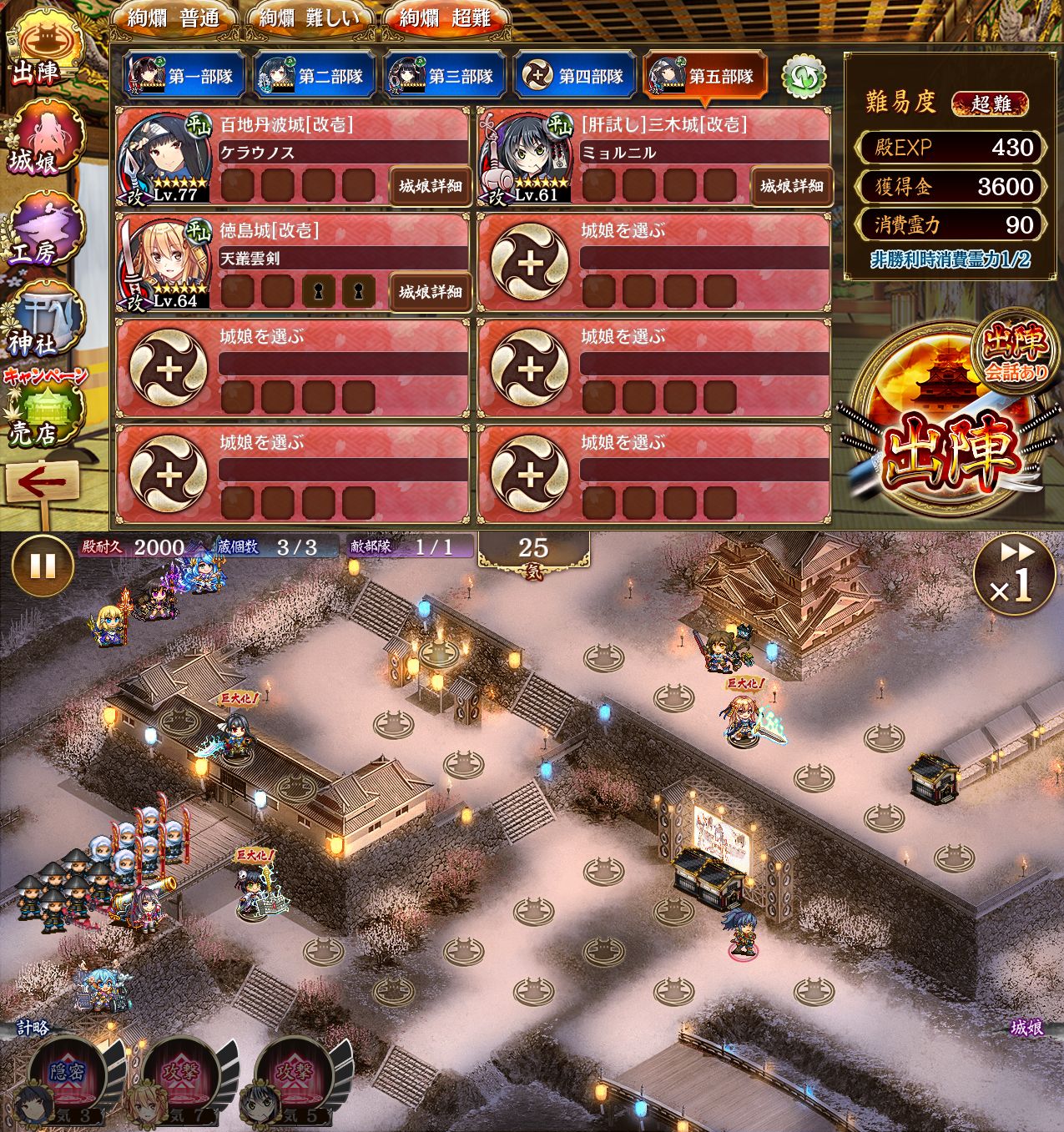The width and height of the screenshot is (1064, 1132).
Task: Switch to 第一部隊 squad tab
Action: coord(184,76)
